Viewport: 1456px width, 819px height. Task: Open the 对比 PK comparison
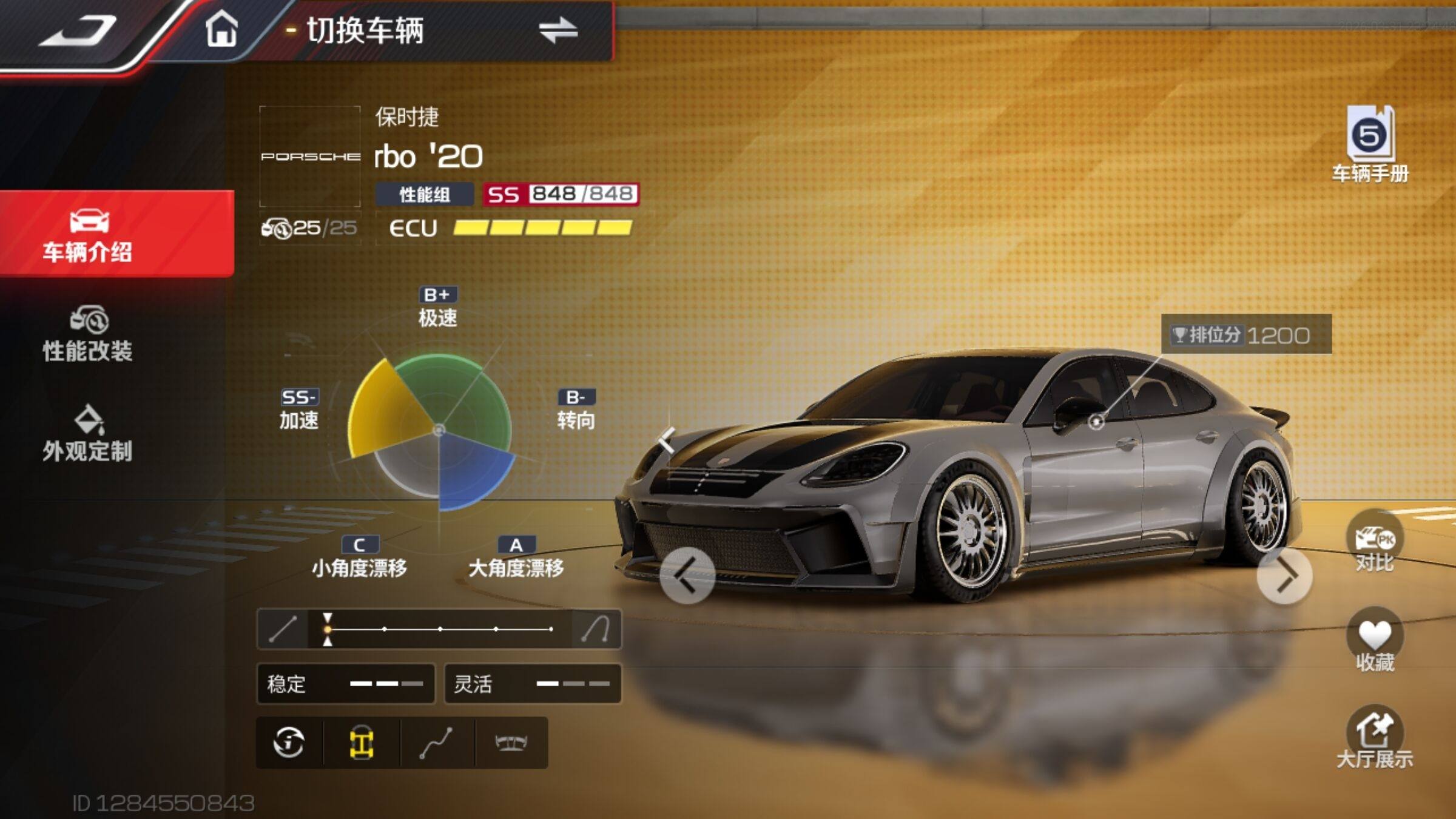click(1375, 543)
